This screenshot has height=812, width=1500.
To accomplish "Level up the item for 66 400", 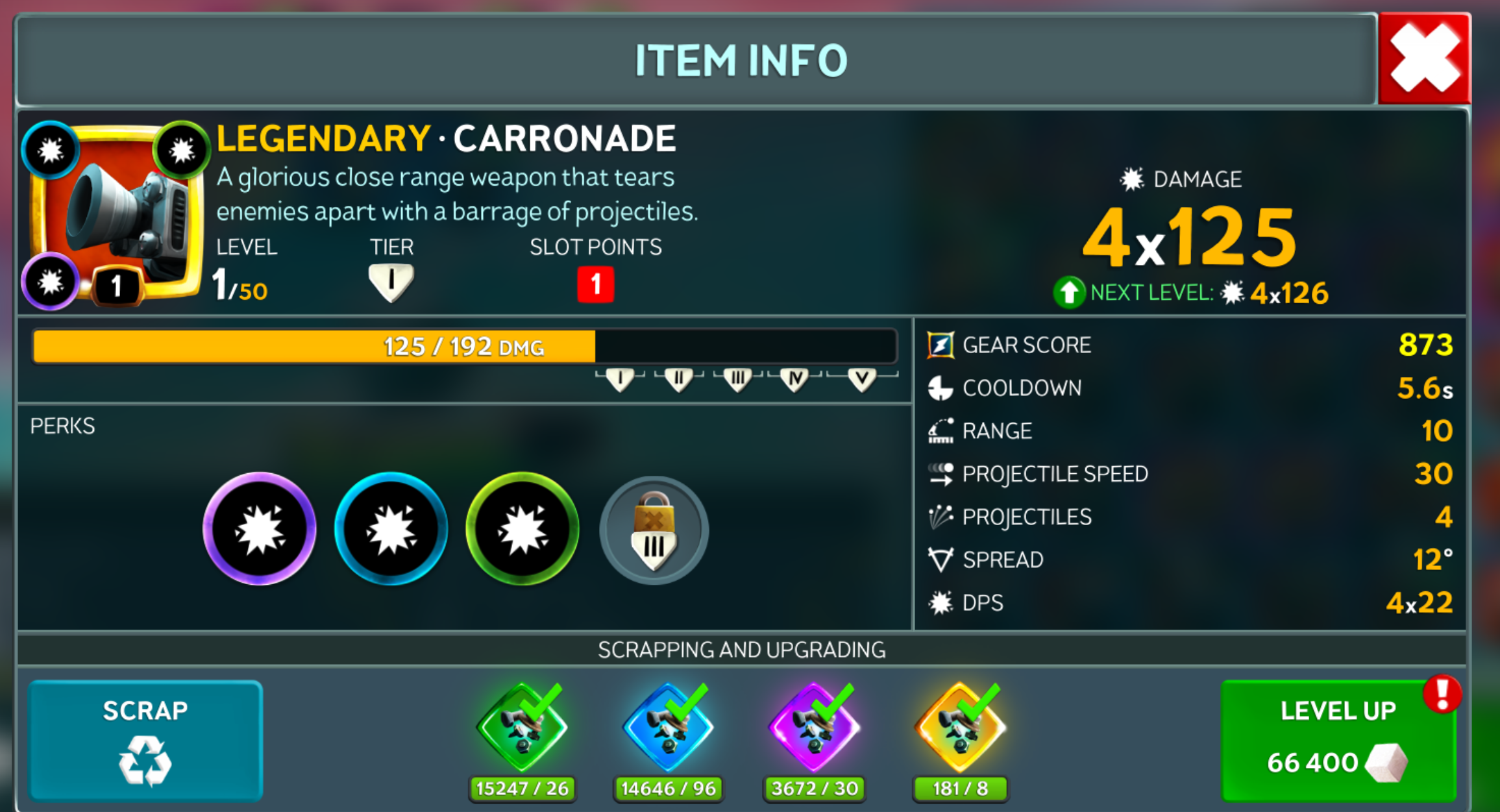I will tap(1338, 740).
